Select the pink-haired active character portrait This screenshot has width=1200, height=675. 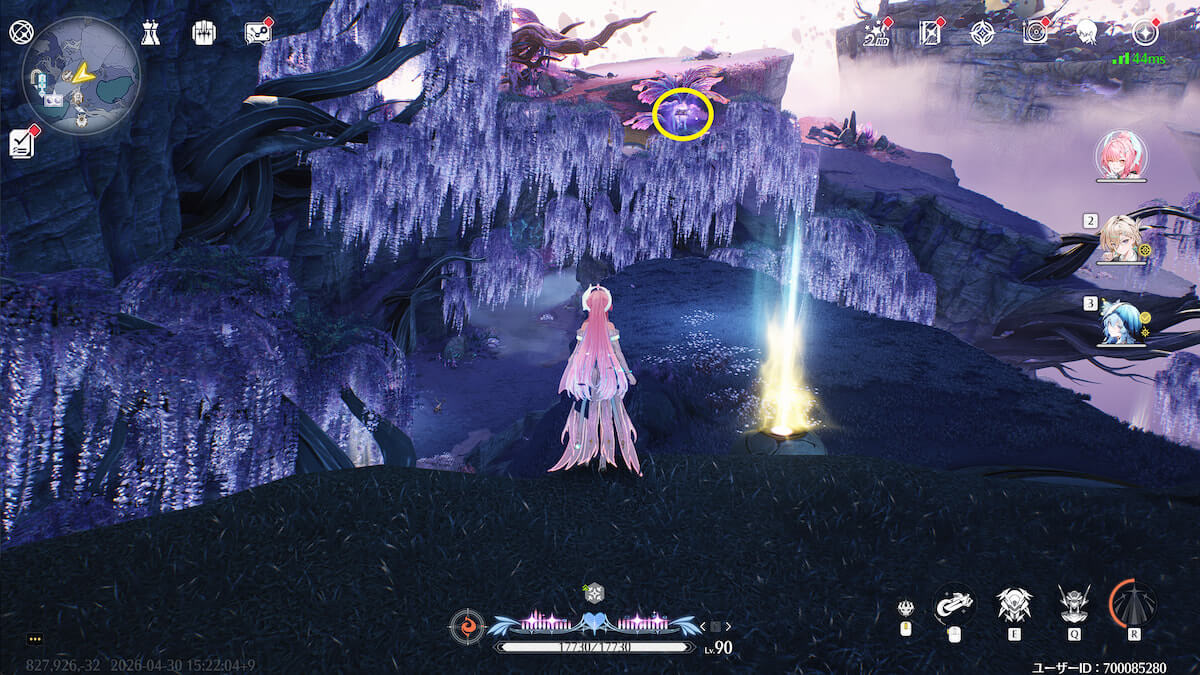(1121, 156)
